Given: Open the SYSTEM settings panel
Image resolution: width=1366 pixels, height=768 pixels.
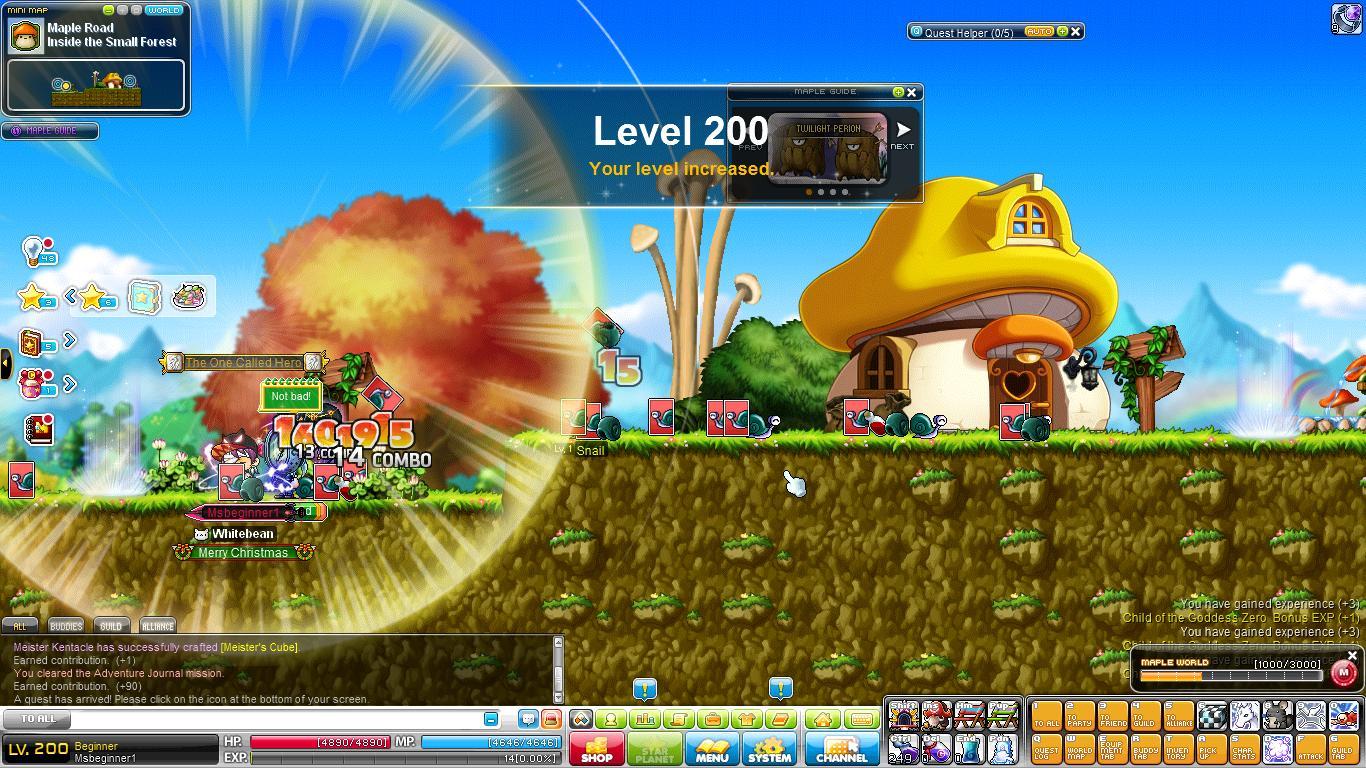Looking at the screenshot, I should tap(770, 748).
